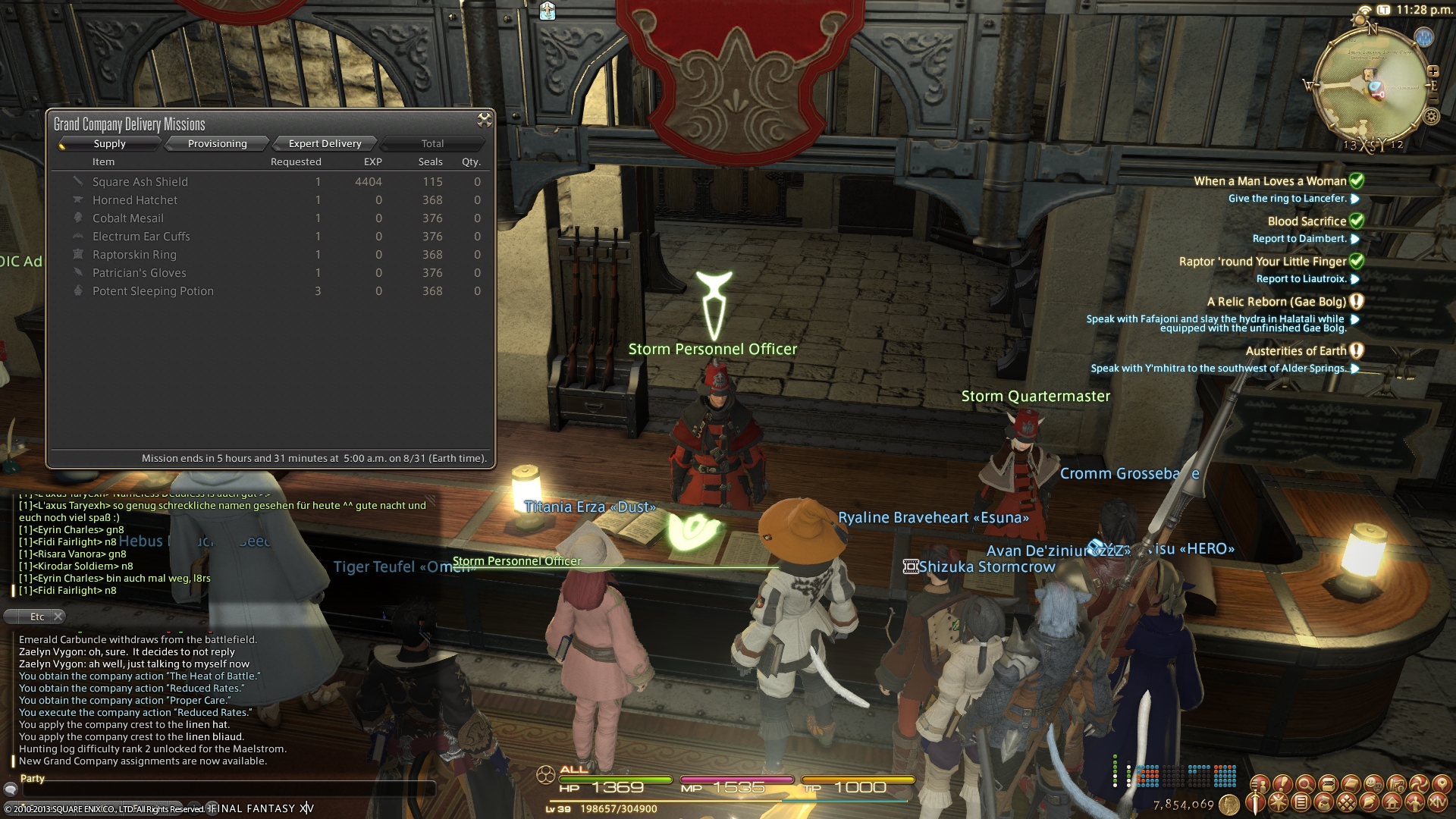
Task: Open minimap settings gear
Action: [x=1431, y=117]
